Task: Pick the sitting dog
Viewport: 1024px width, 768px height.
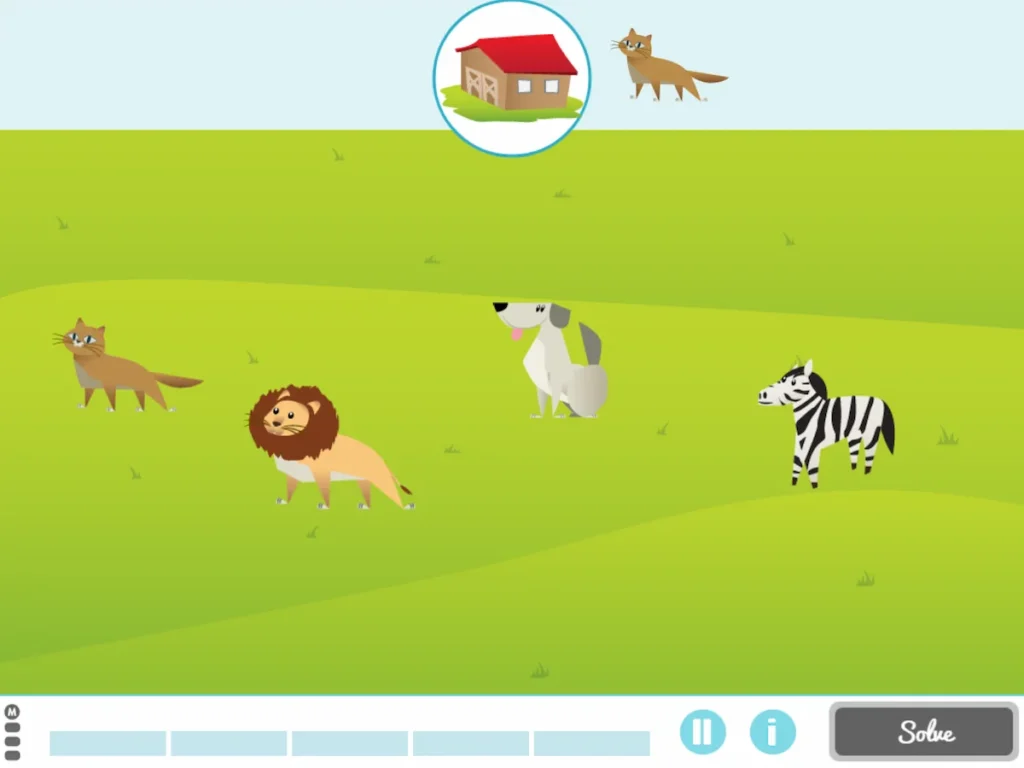Action: pyautogui.click(x=558, y=360)
